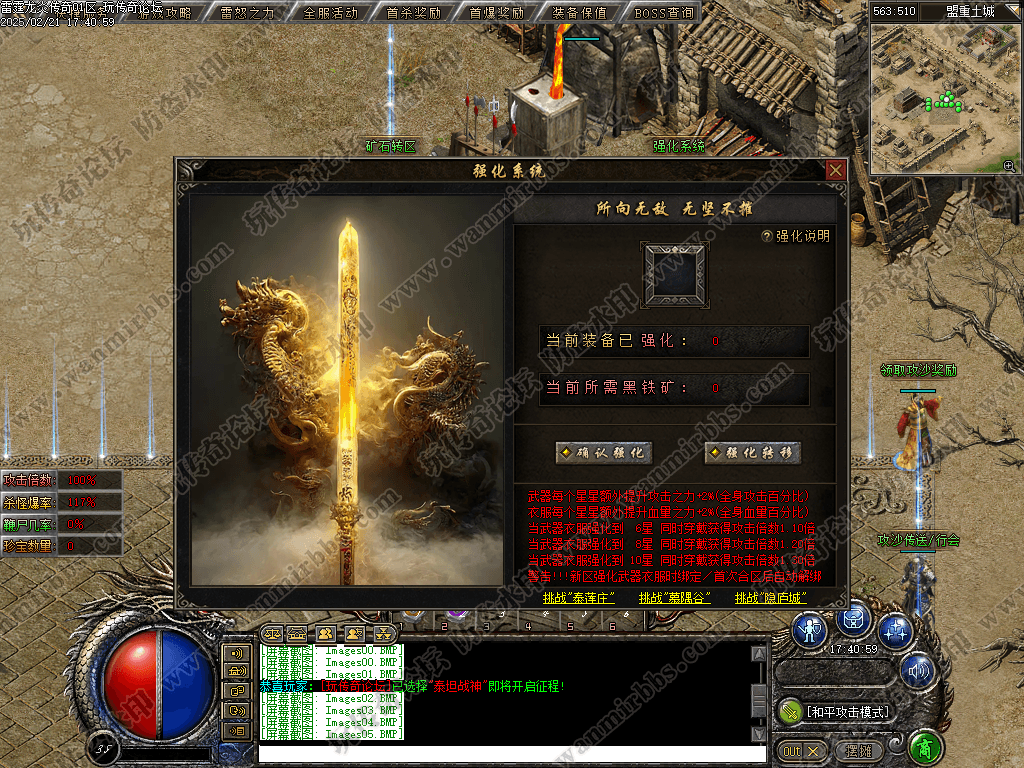Confirm with the 确认强化 button
This screenshot has width=1024, height=768.
click(x=605, y=453)
